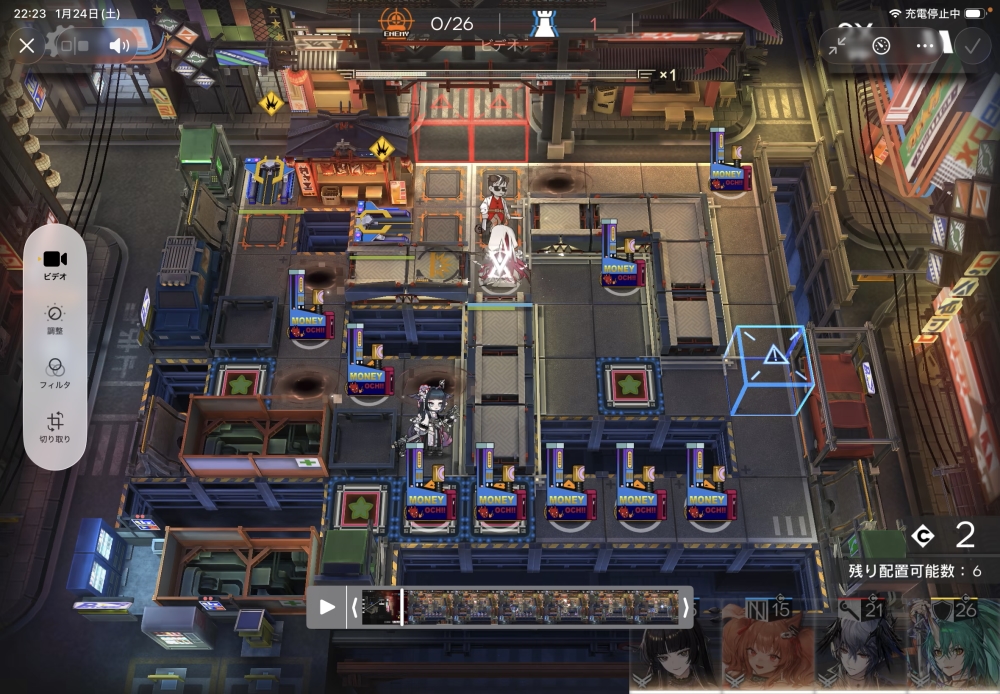Open the playback speed gauge control
1000x694 pixels.
881,45
